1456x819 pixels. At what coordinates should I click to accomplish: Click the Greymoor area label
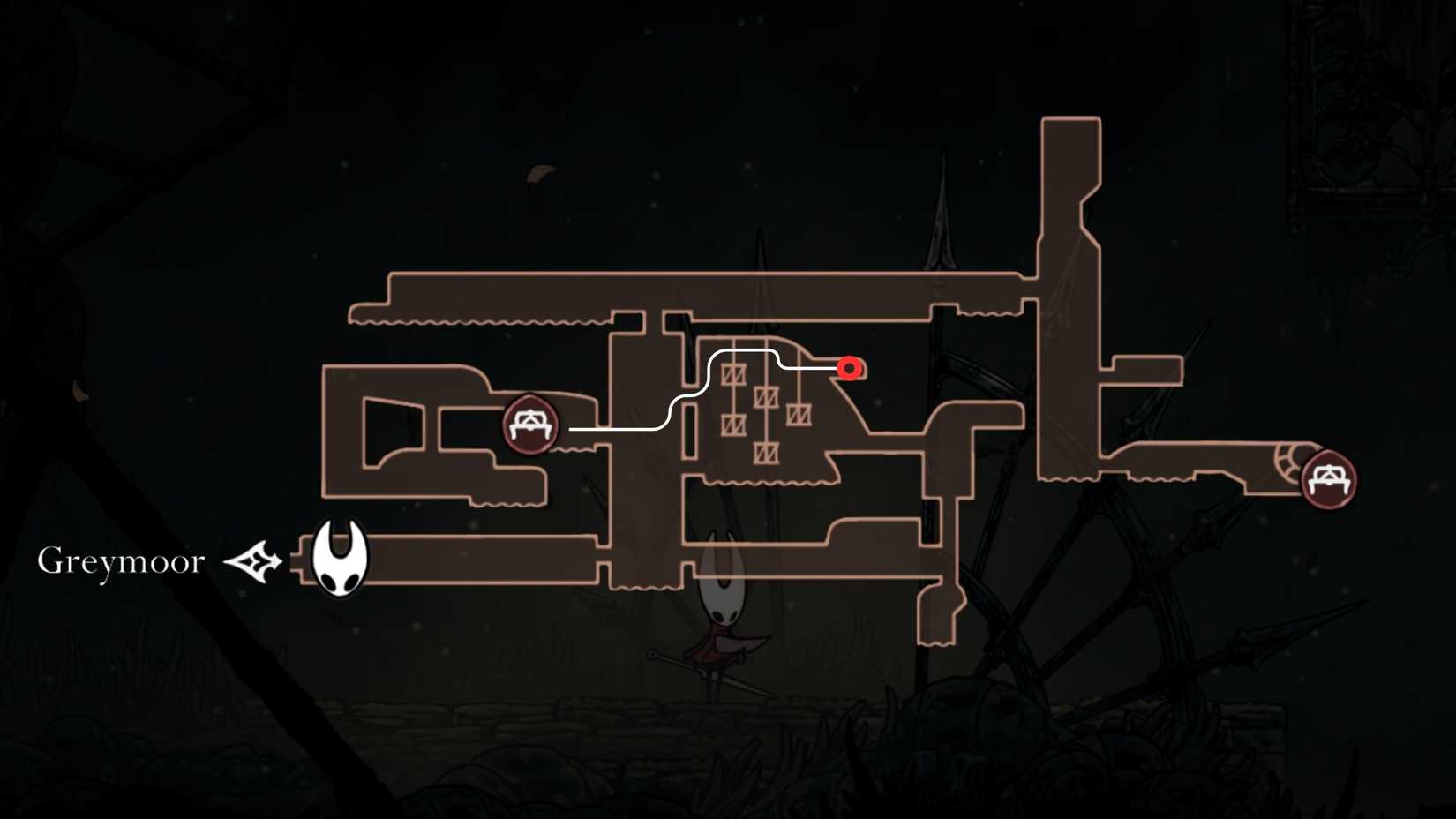120,560
